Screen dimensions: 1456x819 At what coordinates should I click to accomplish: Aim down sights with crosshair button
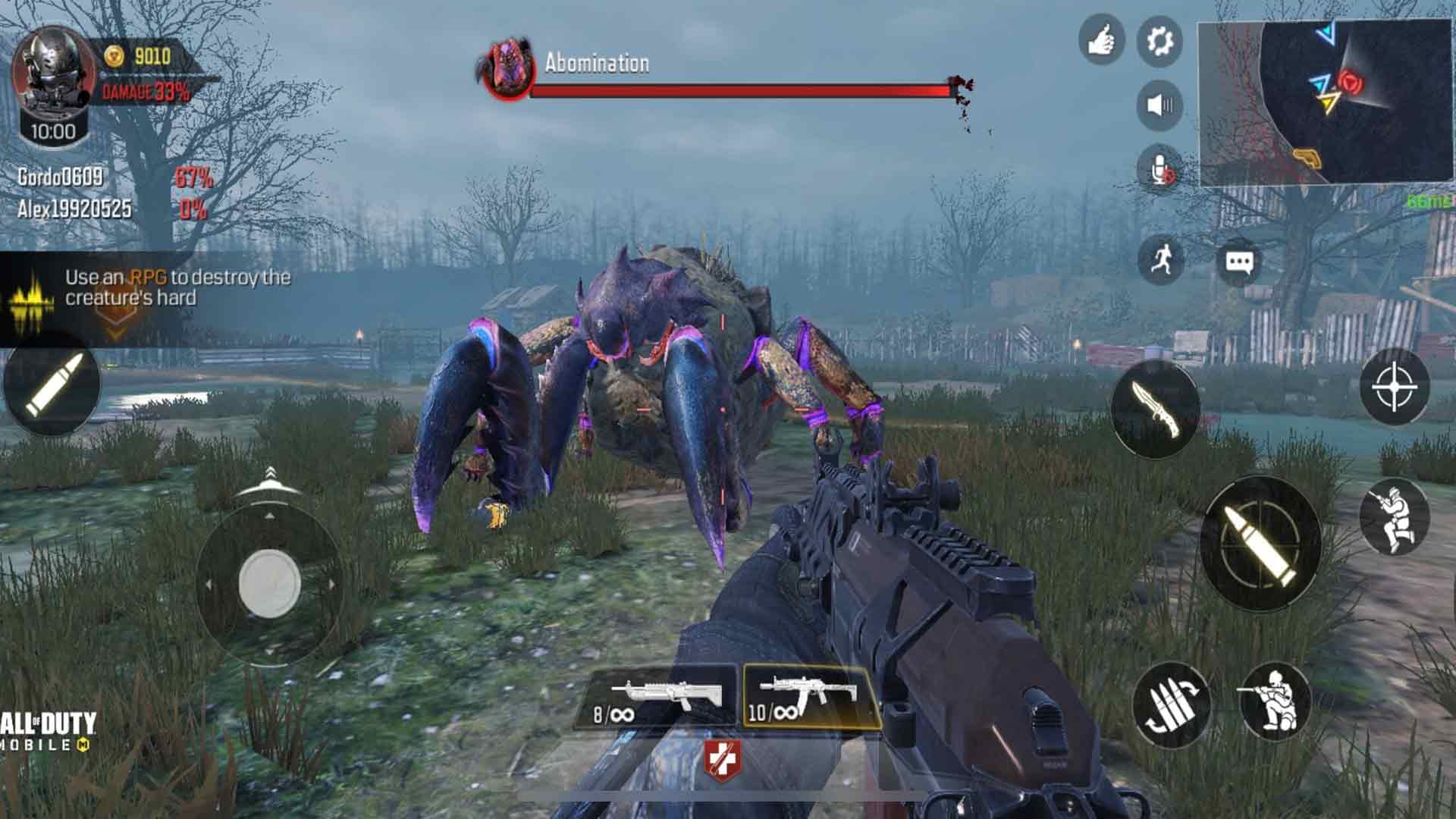[x=1394, y=387]
